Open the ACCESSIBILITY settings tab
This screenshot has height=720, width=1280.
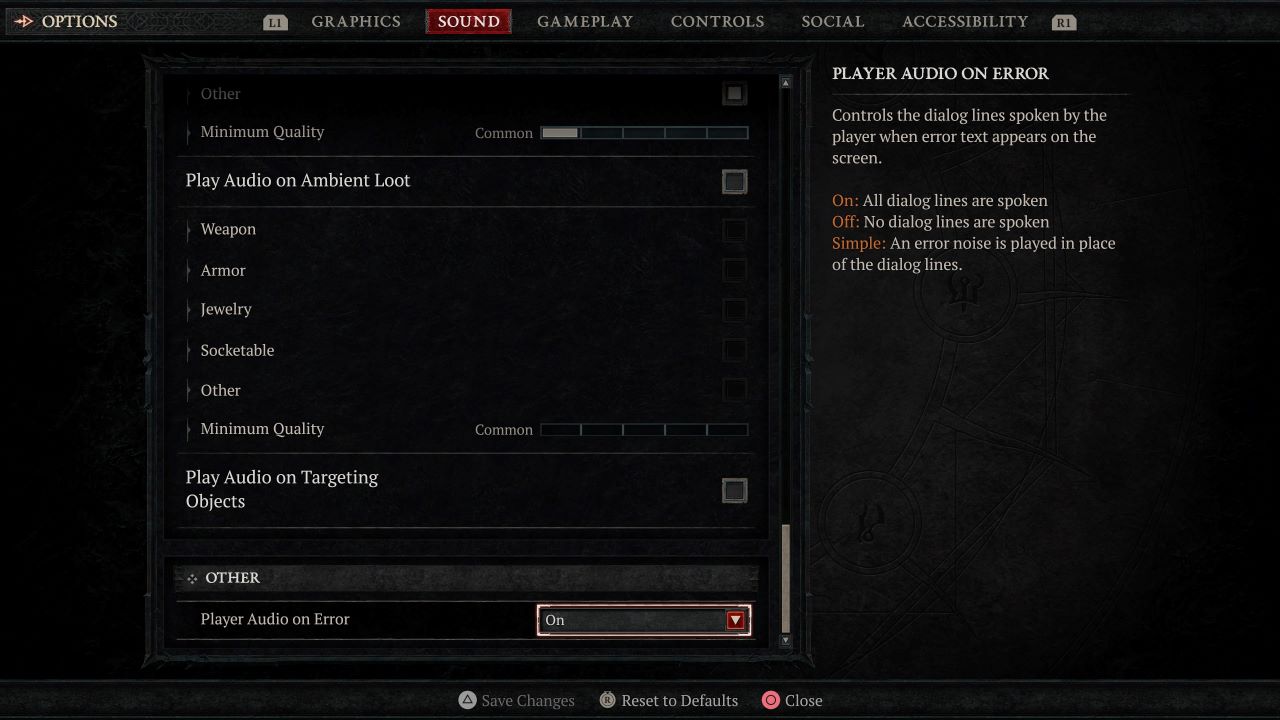click(964, 21)
